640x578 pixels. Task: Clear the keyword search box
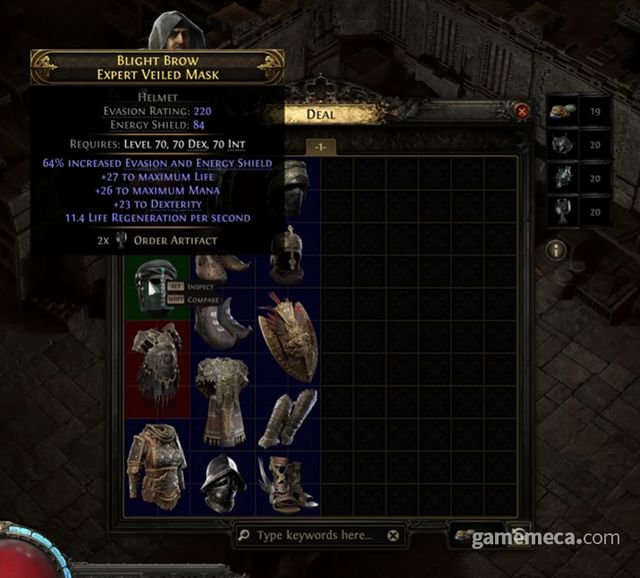[393, 535]
